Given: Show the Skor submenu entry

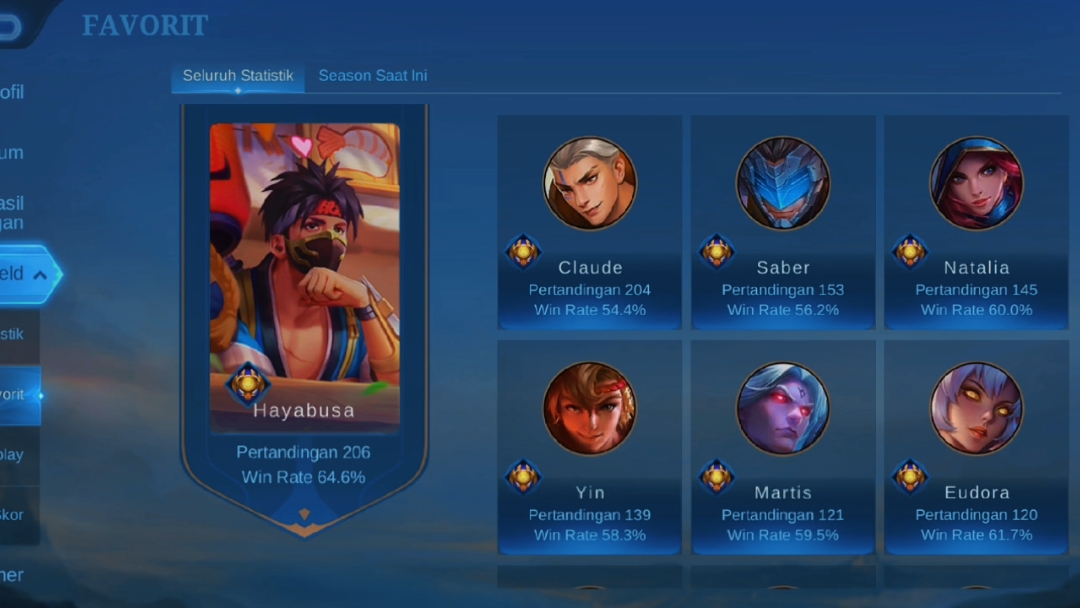Looking at the screenshot, I should click(16, 515).
